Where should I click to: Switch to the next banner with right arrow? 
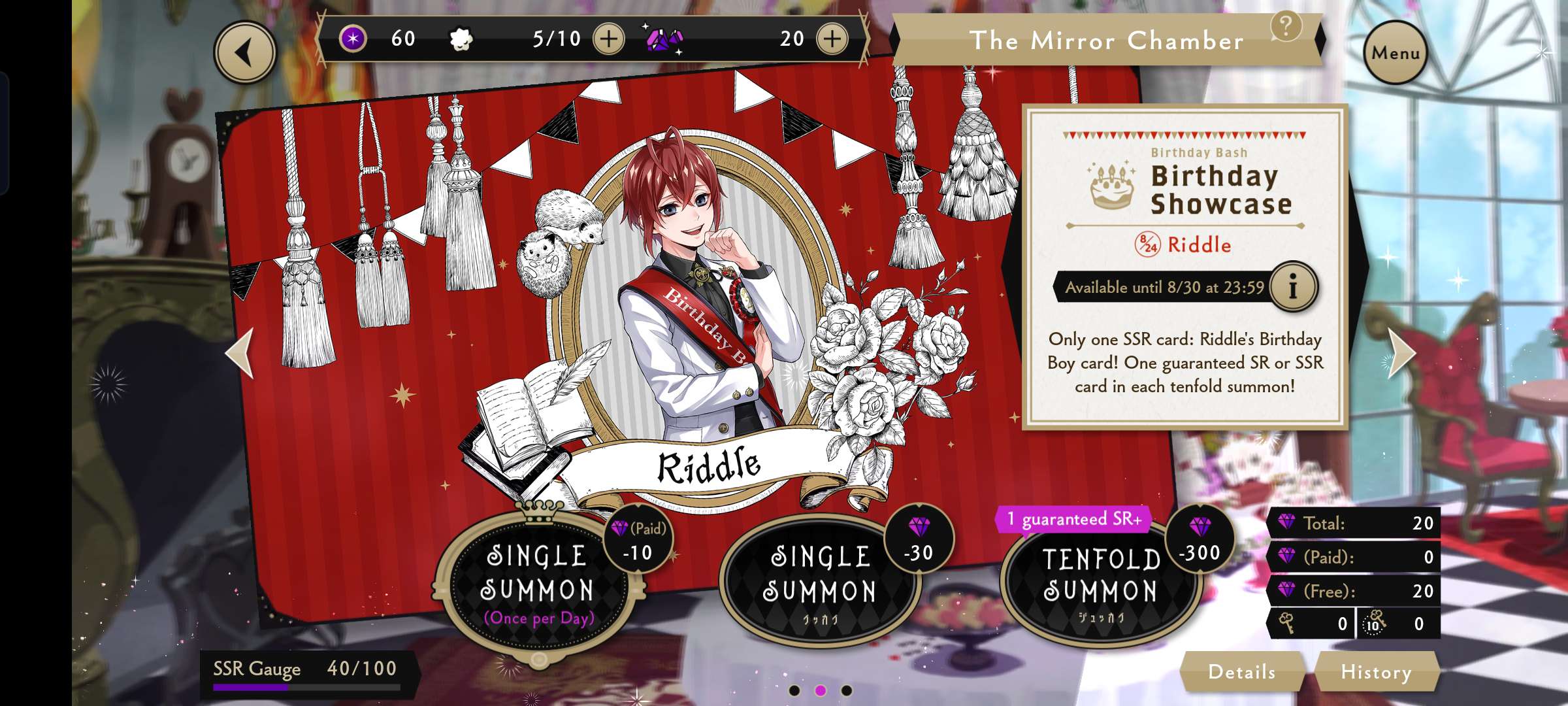1401,353
